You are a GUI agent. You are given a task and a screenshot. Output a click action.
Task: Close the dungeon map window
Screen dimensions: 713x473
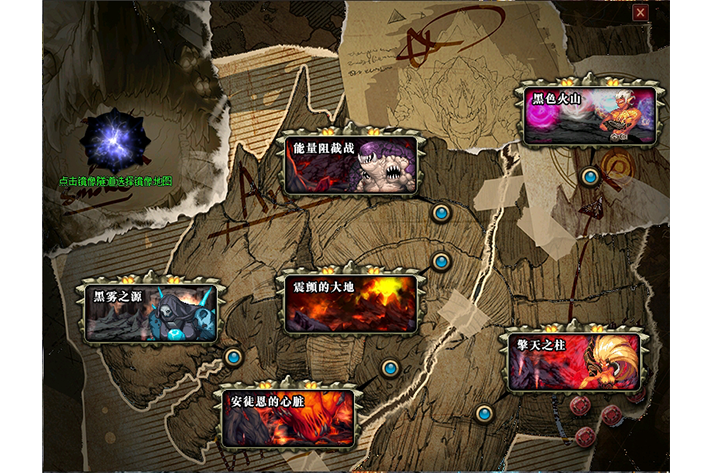[x=640, y=13]
